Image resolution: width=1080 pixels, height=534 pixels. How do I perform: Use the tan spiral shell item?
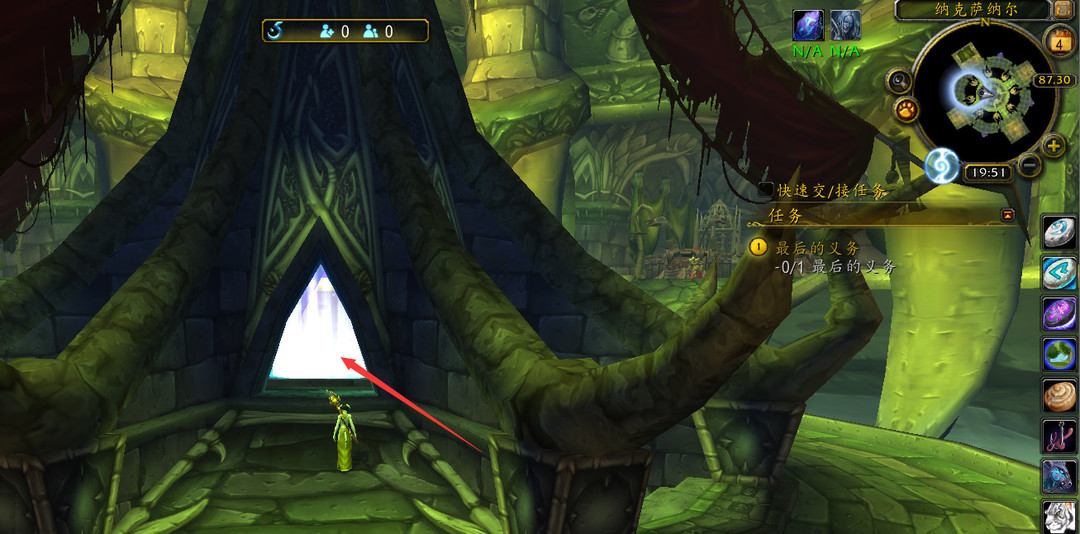tap(1060, 395)
